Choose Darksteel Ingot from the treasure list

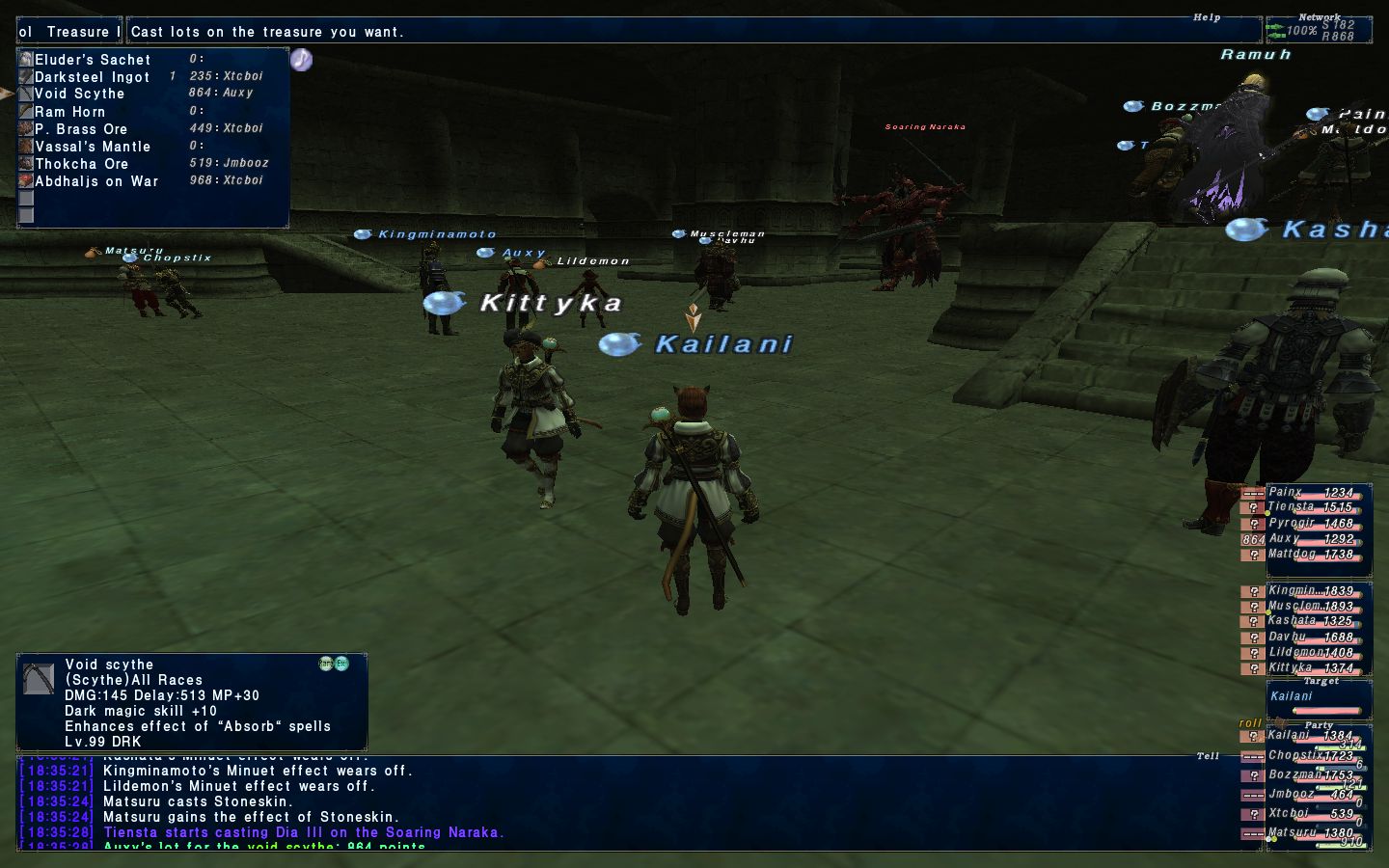tap(93, 77)
